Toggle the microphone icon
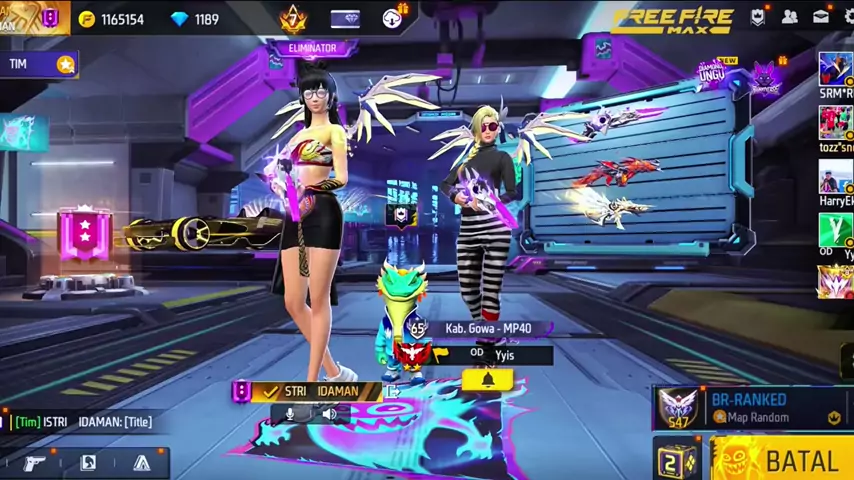 290,414
